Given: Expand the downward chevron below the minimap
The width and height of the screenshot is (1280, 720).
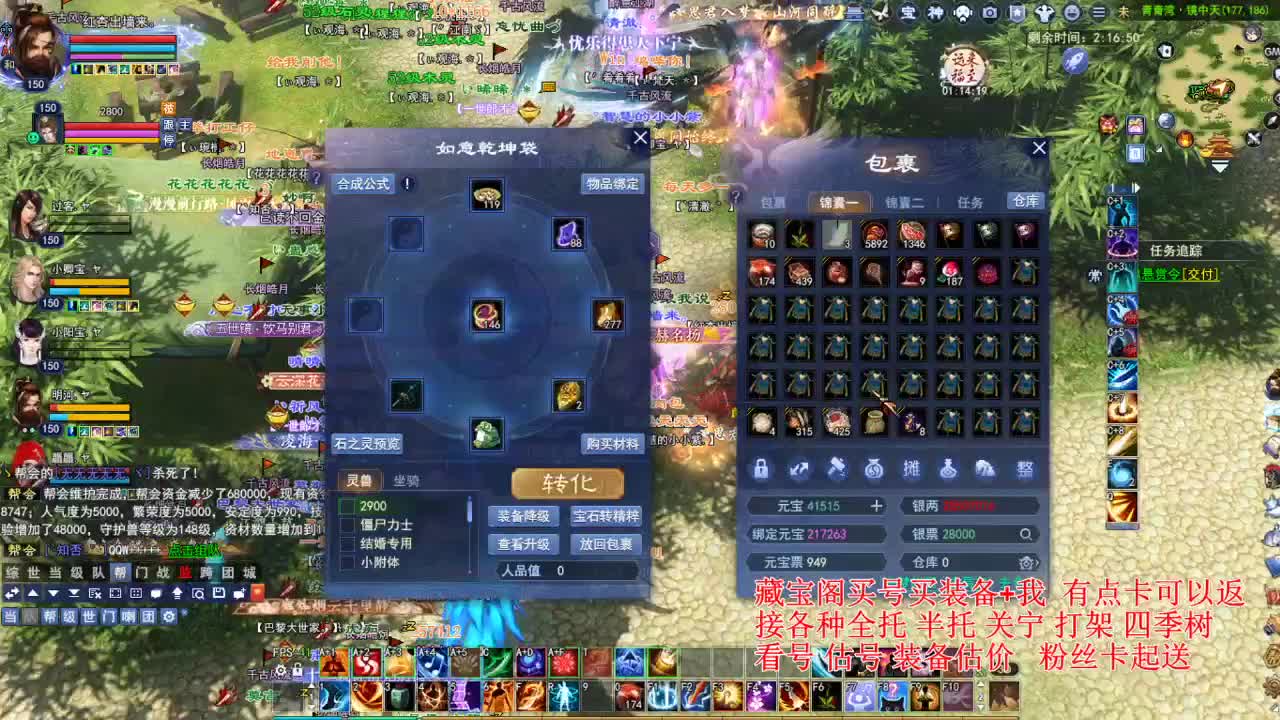Looking at the screenshot, I should click(1220, 168).
